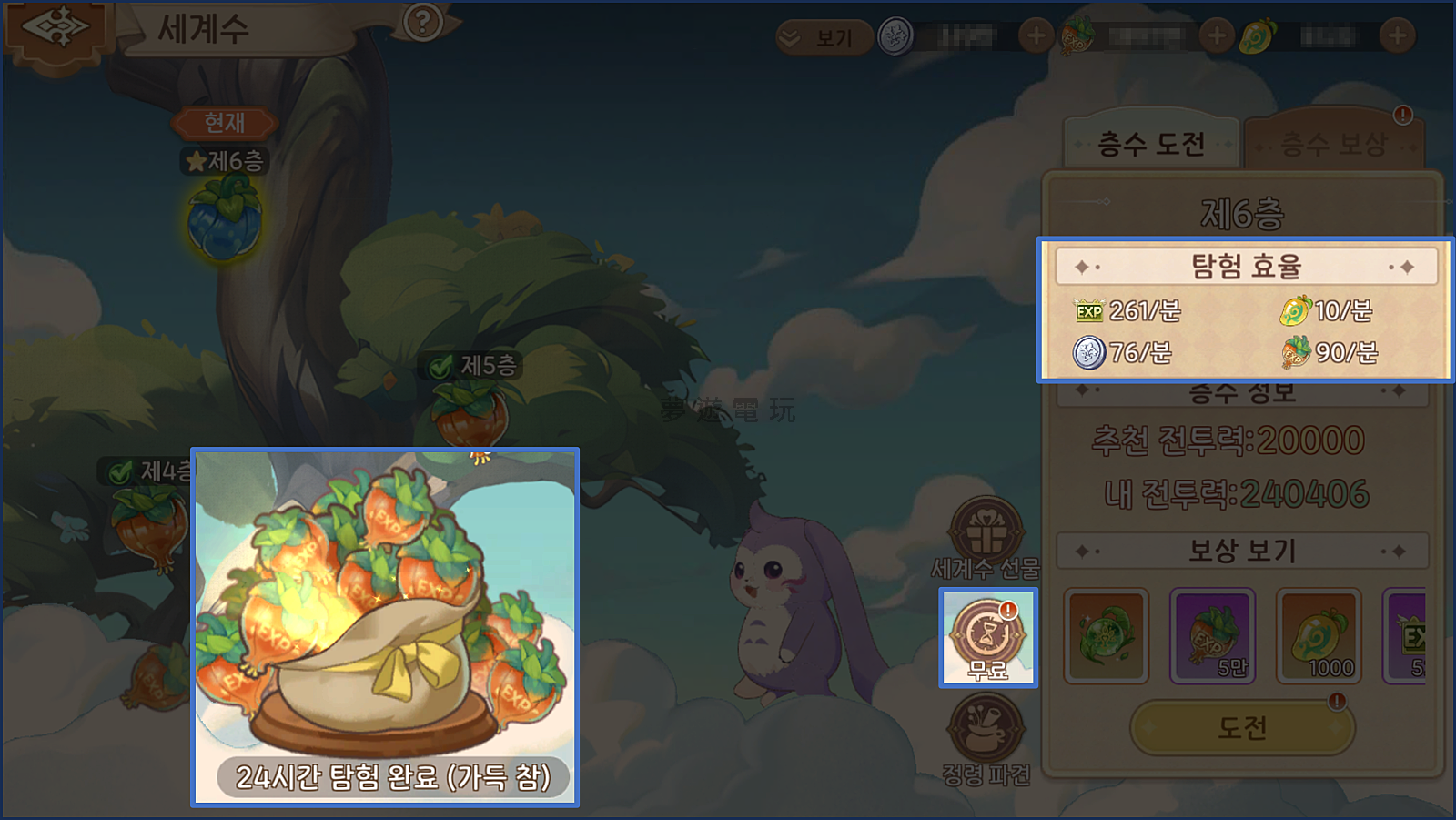Add silver coins with the plus button
Viewport: 1456px width, 820px height.
1036,36
